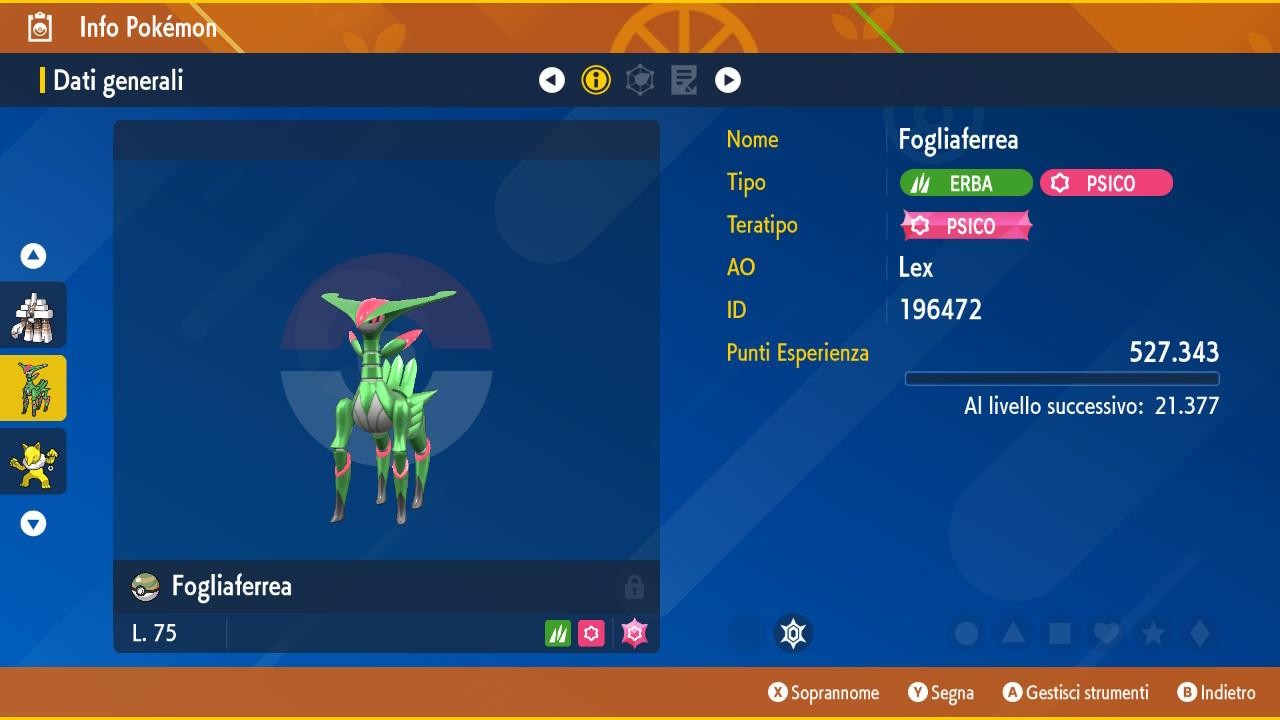Select the Stonjourner party thumbnail
Screen dimensions: 1280x720
33,315
